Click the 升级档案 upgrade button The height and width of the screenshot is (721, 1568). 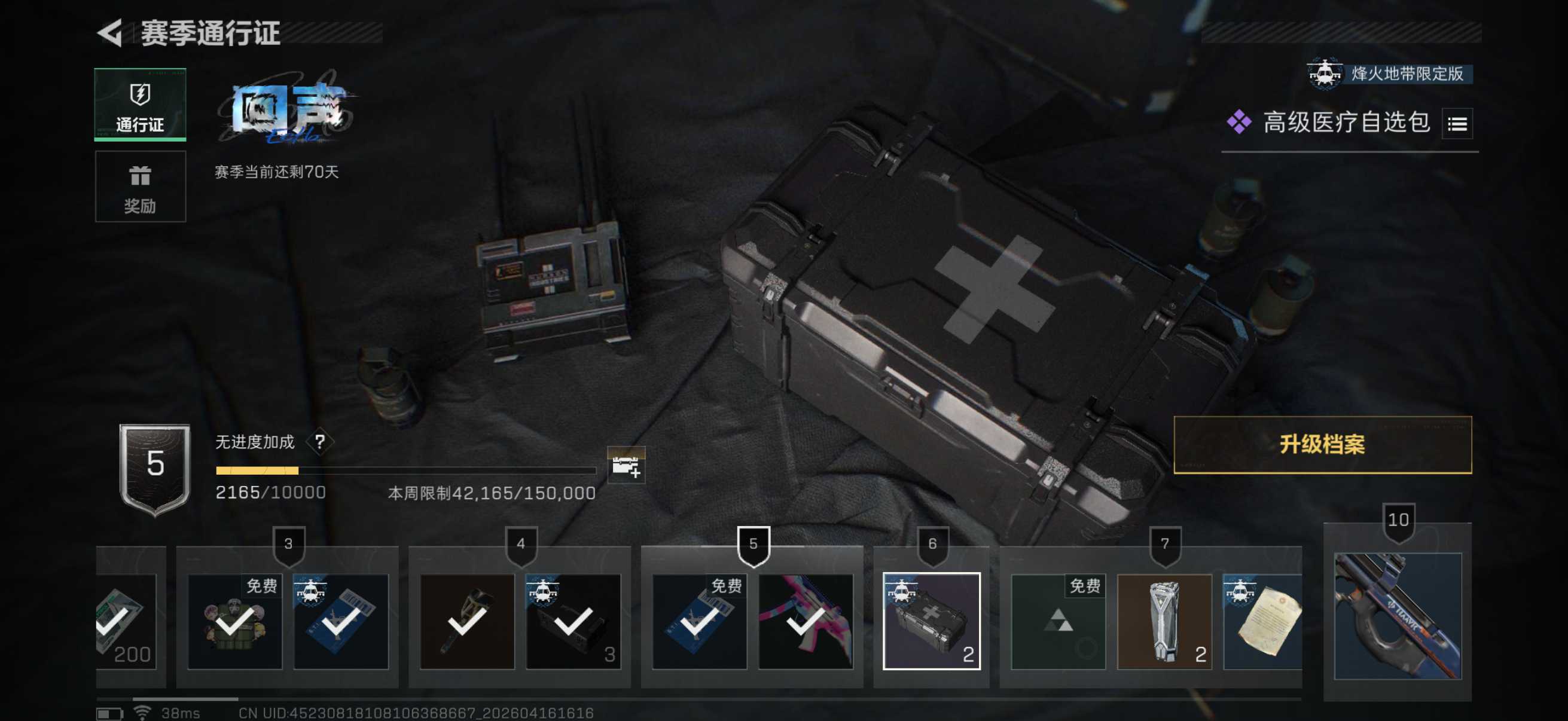[x=1322, y=445]
